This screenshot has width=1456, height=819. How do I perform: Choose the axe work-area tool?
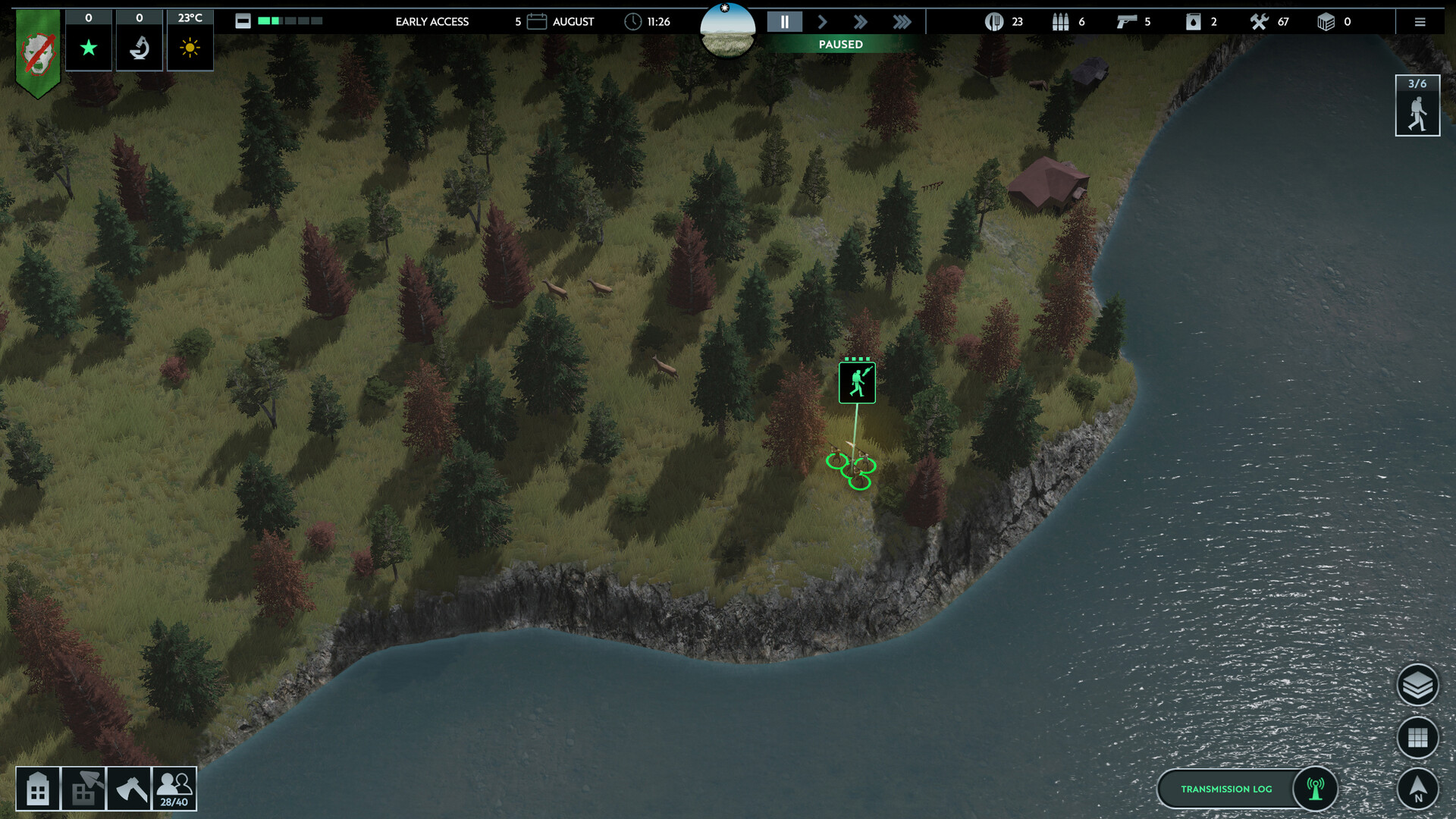(129, 789)
